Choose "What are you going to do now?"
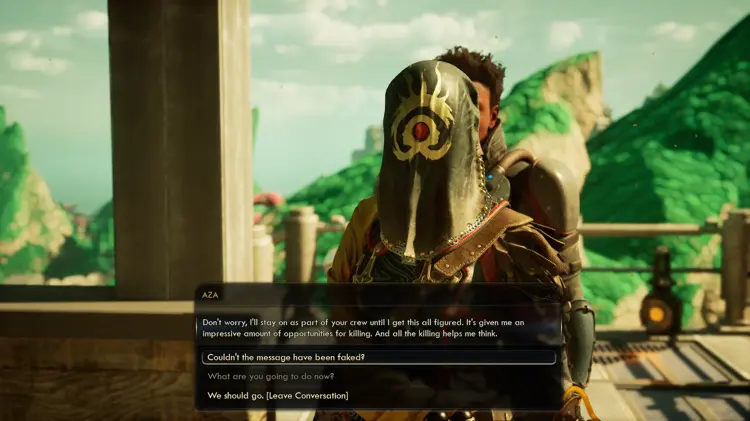 pos(271,376)
